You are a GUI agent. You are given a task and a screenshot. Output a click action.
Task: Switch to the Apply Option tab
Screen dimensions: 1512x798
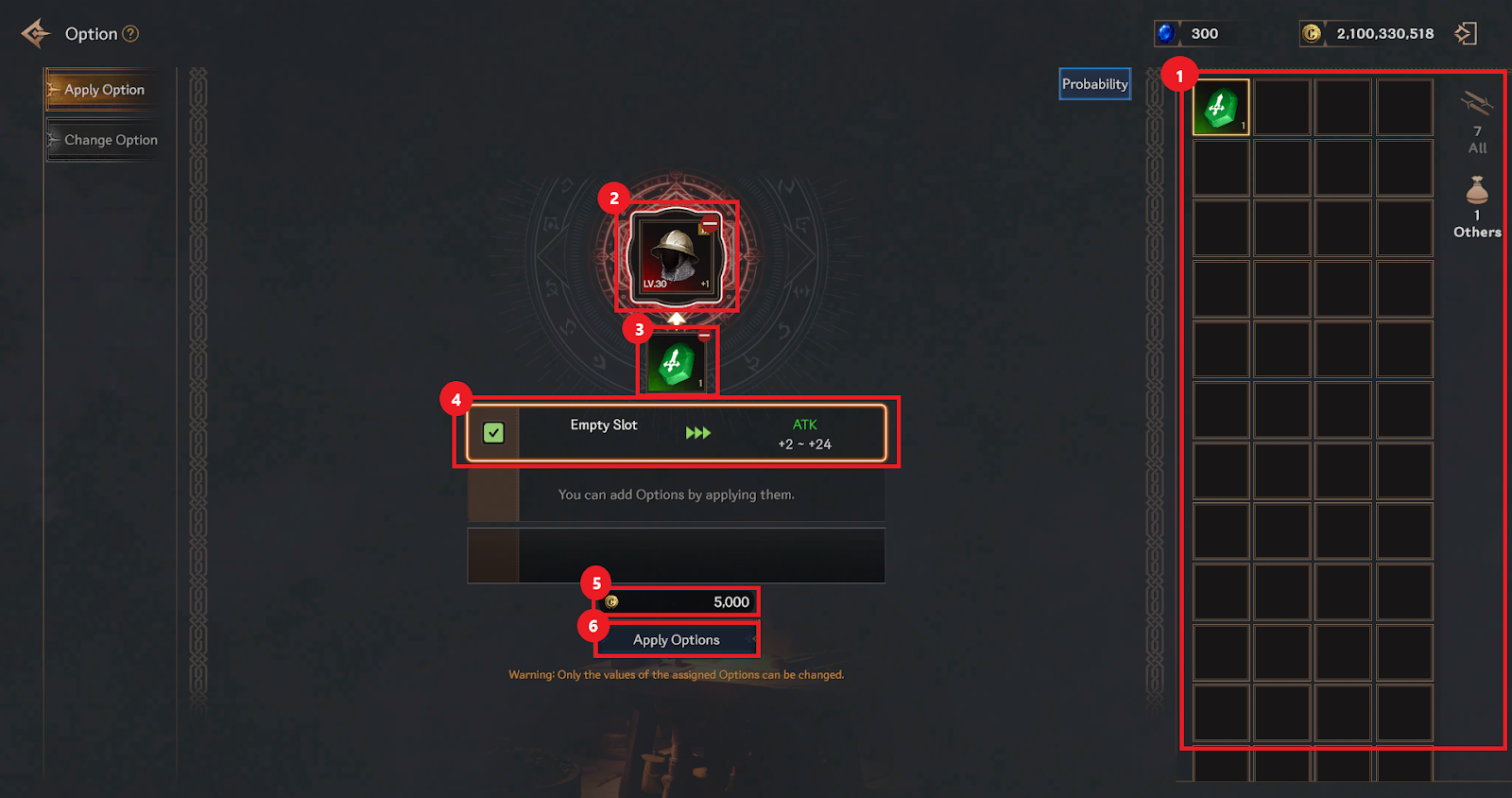click(103, 90)
